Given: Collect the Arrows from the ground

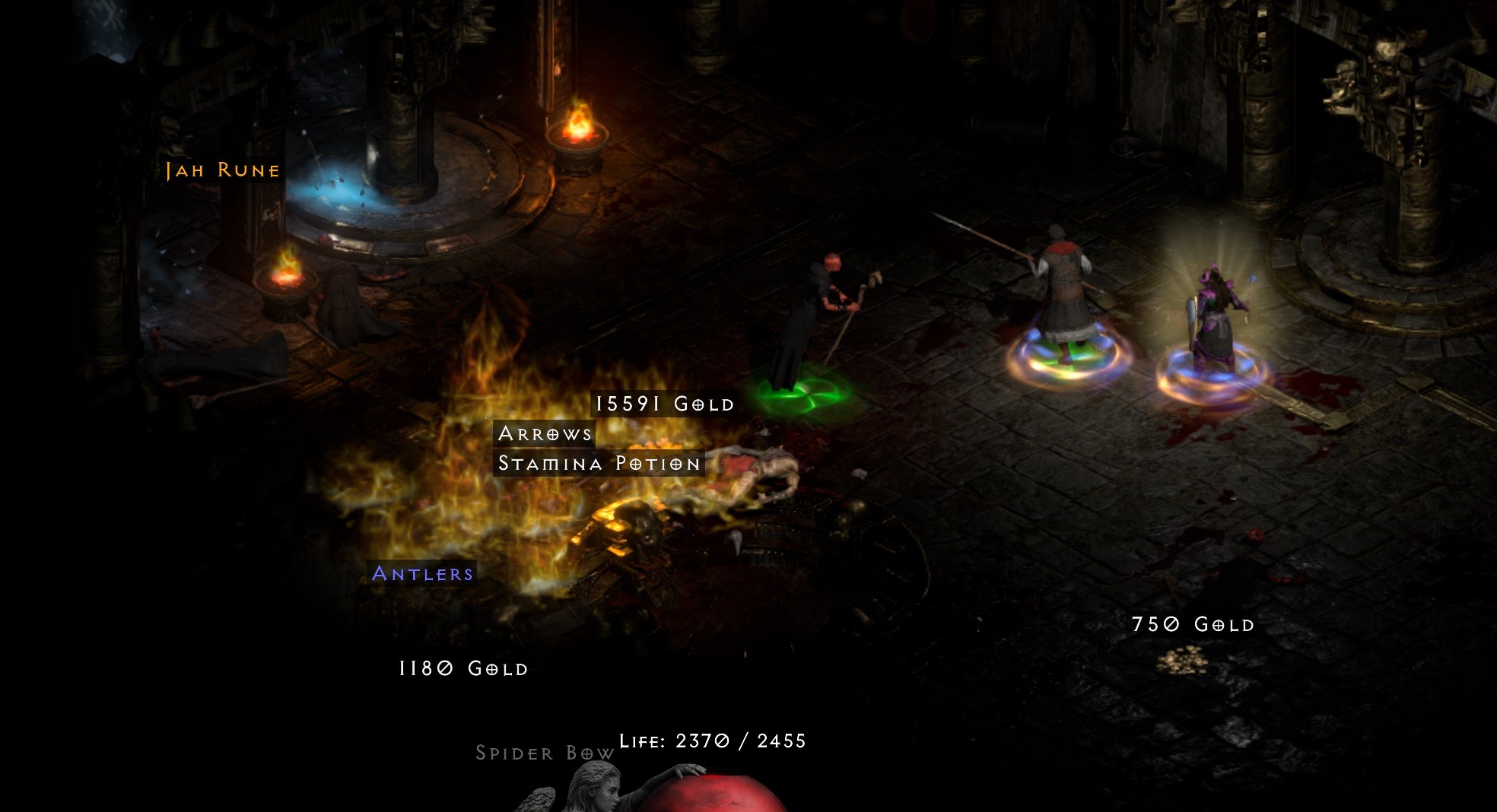Looking at the screenshot, I should pyautogui.click(x=545, y=435).
